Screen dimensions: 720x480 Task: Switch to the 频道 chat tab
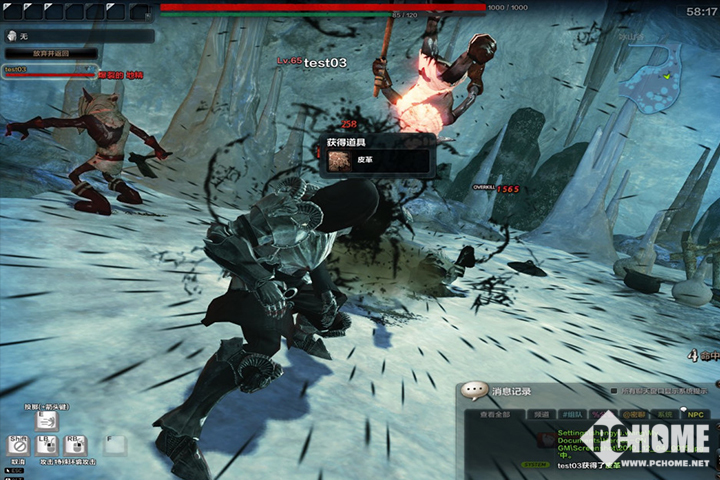[x=541, y=413]
